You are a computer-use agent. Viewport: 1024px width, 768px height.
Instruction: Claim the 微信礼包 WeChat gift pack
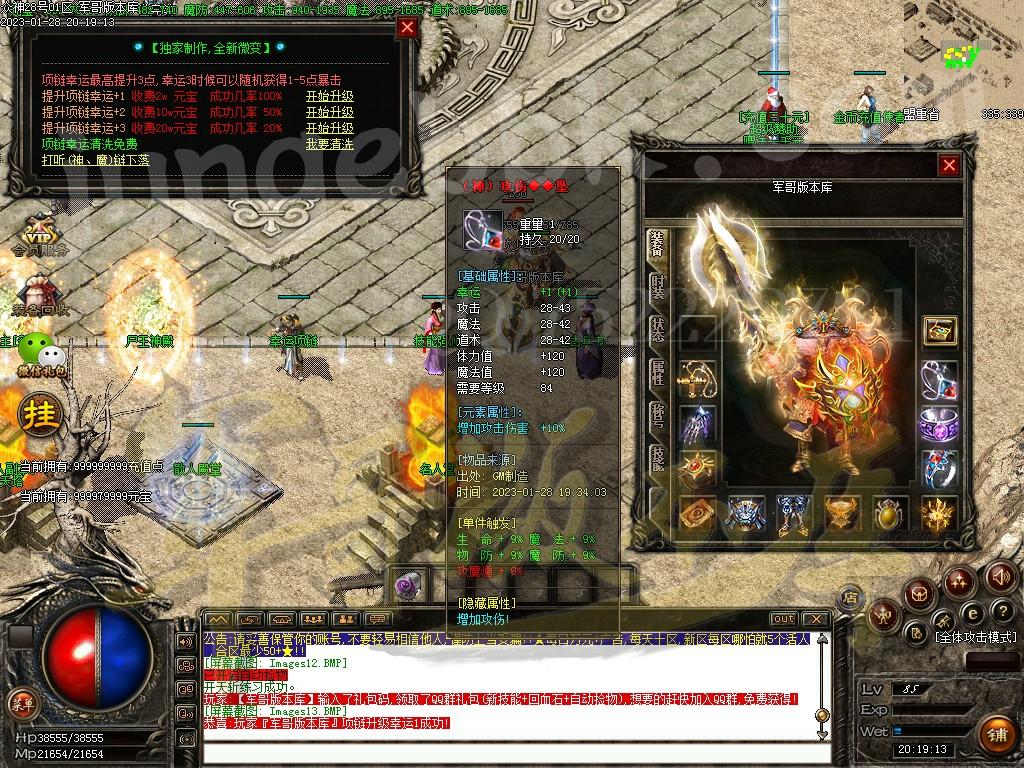(43, 354)
